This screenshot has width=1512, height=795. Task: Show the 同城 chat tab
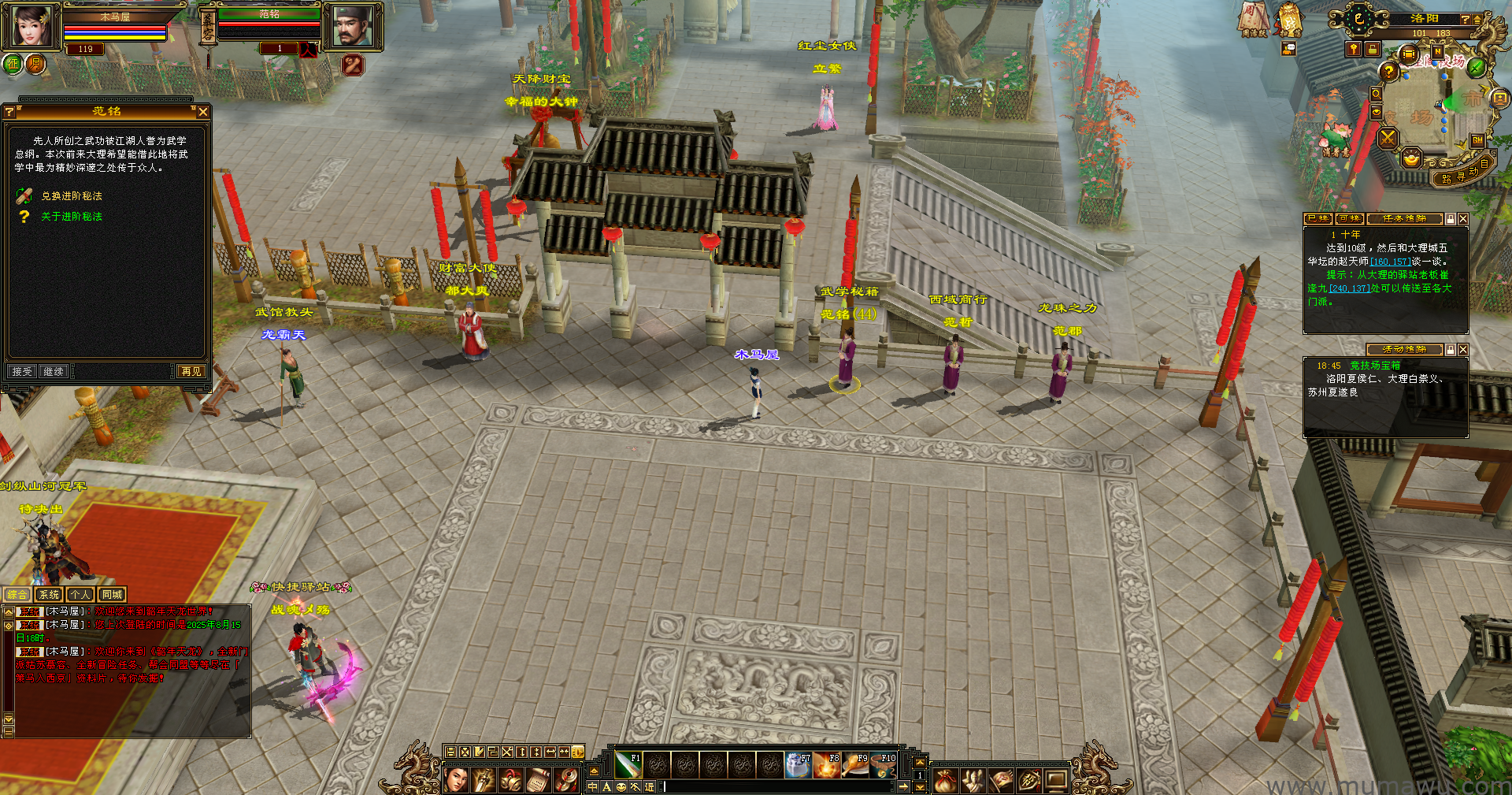coord(112,595)
